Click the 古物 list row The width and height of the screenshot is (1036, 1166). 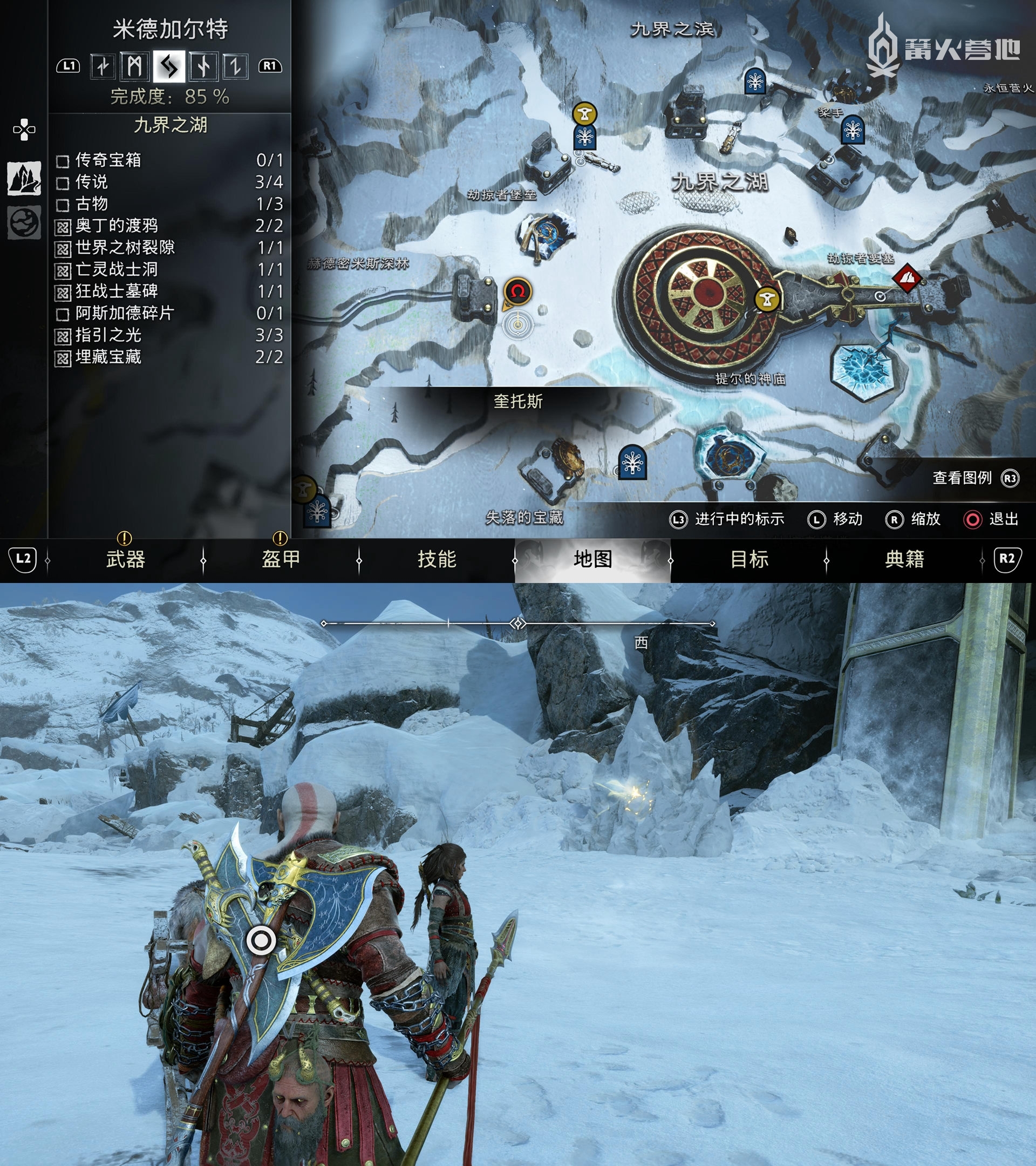(x=169, y=204)
